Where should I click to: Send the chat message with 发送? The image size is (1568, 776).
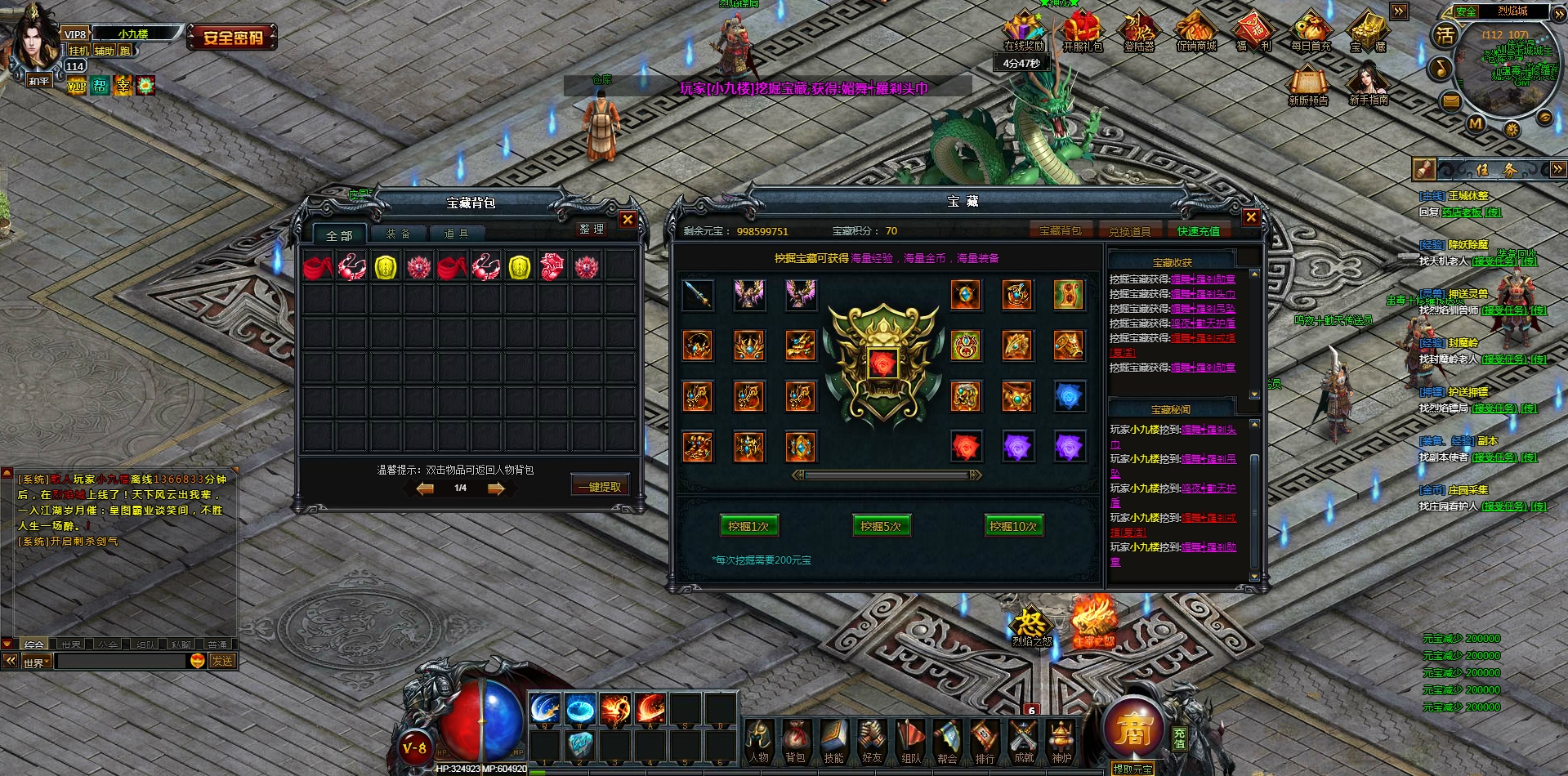coord(222,661)
